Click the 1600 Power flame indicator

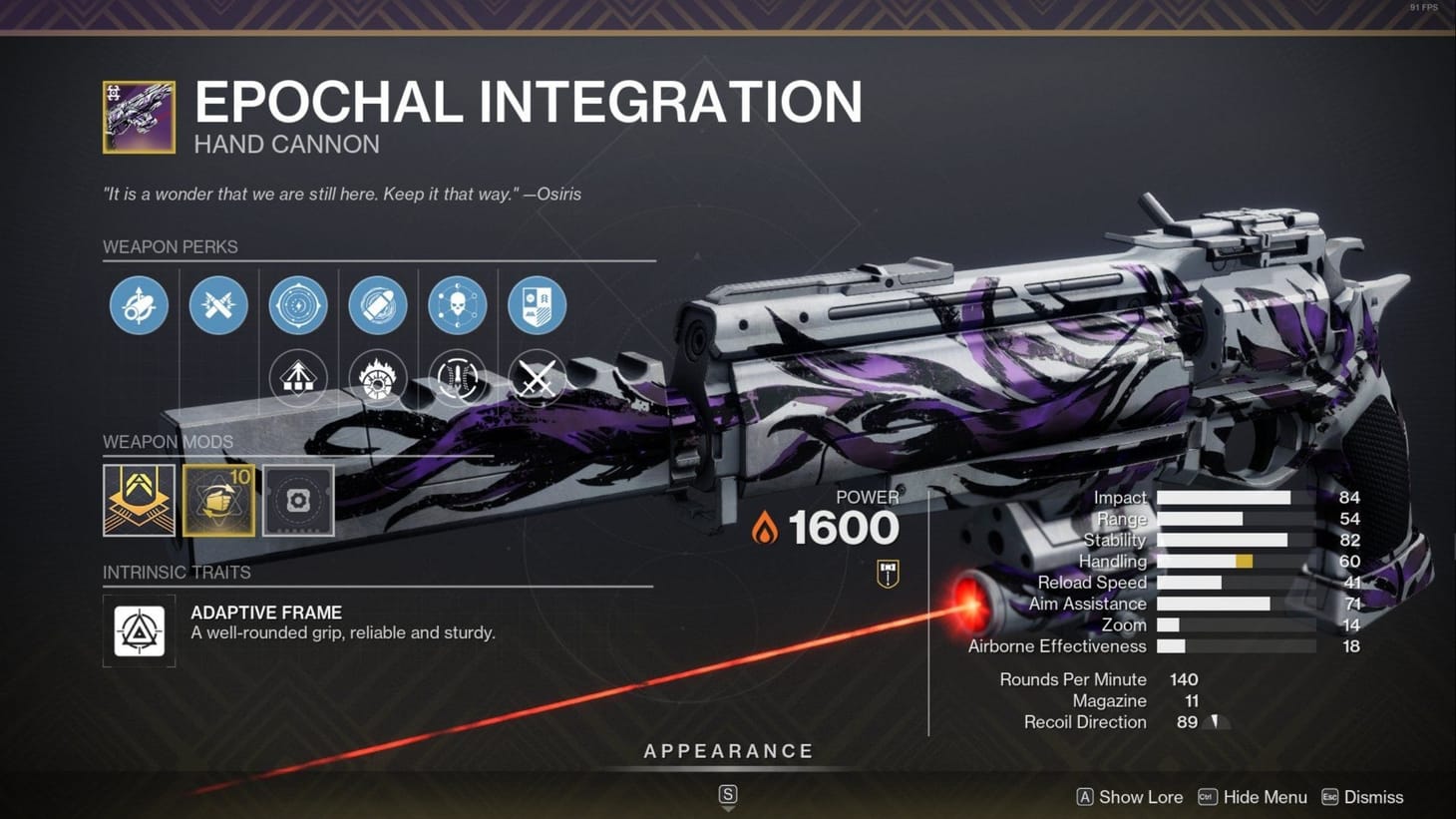(766, 526)
